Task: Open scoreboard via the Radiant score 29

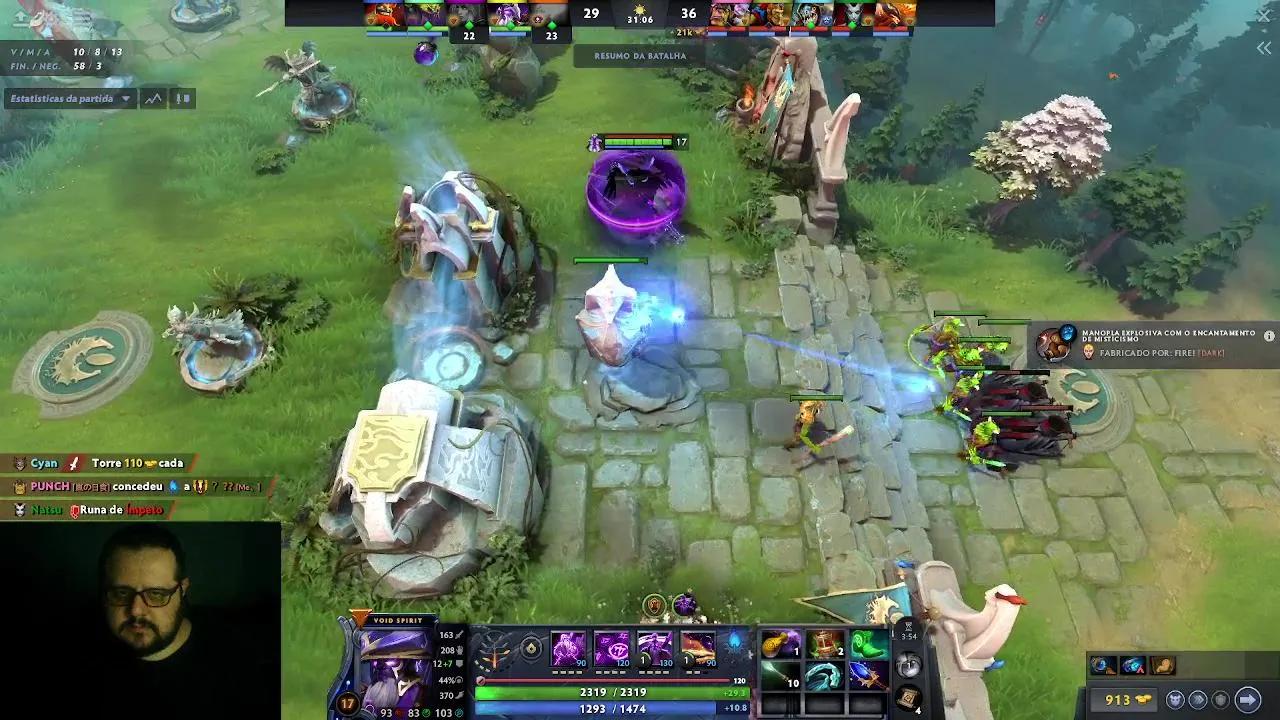Action: point(591,15)
